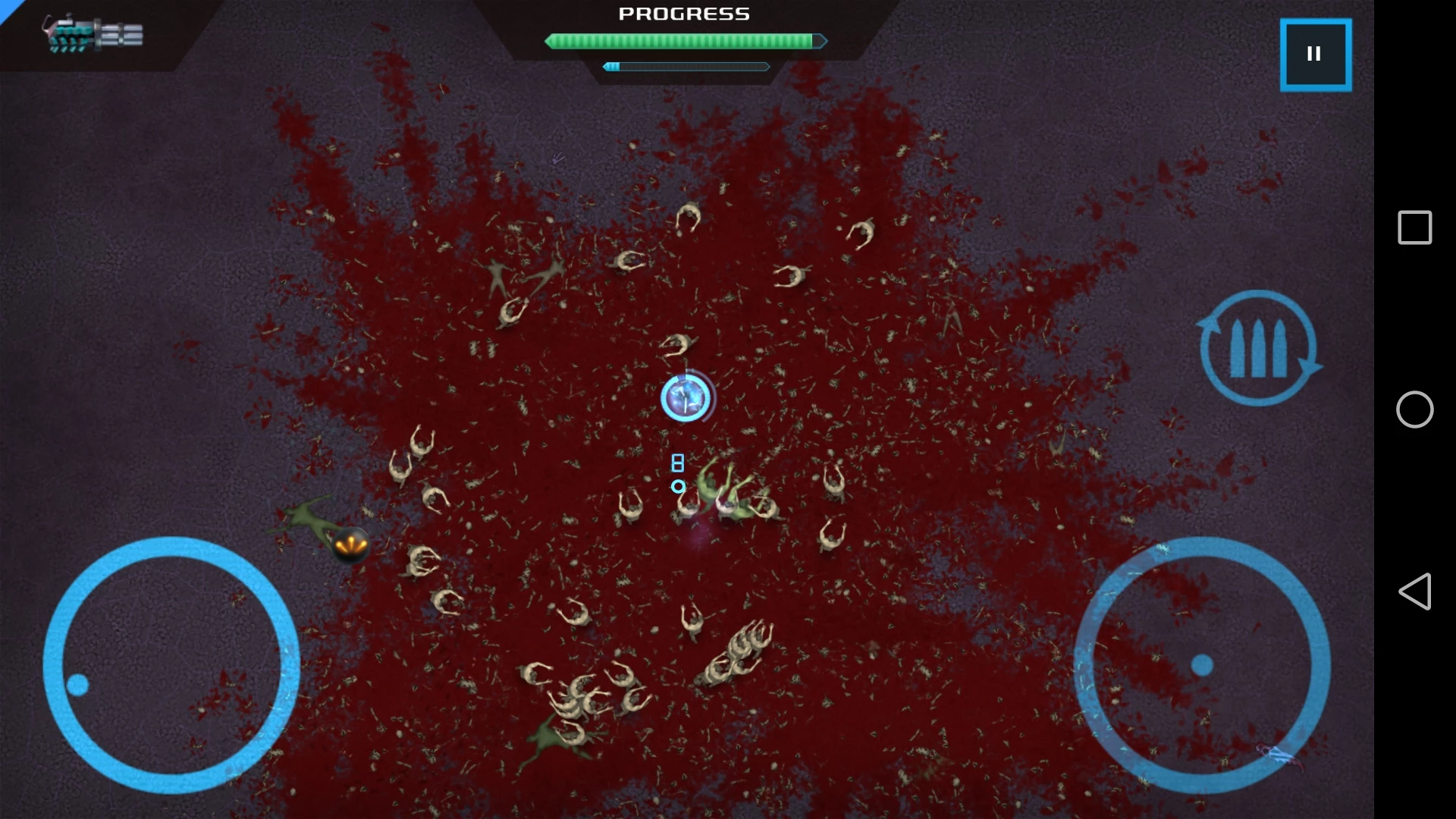
Task: Tap the reload ammo button
Action: tap(1258, 348)
